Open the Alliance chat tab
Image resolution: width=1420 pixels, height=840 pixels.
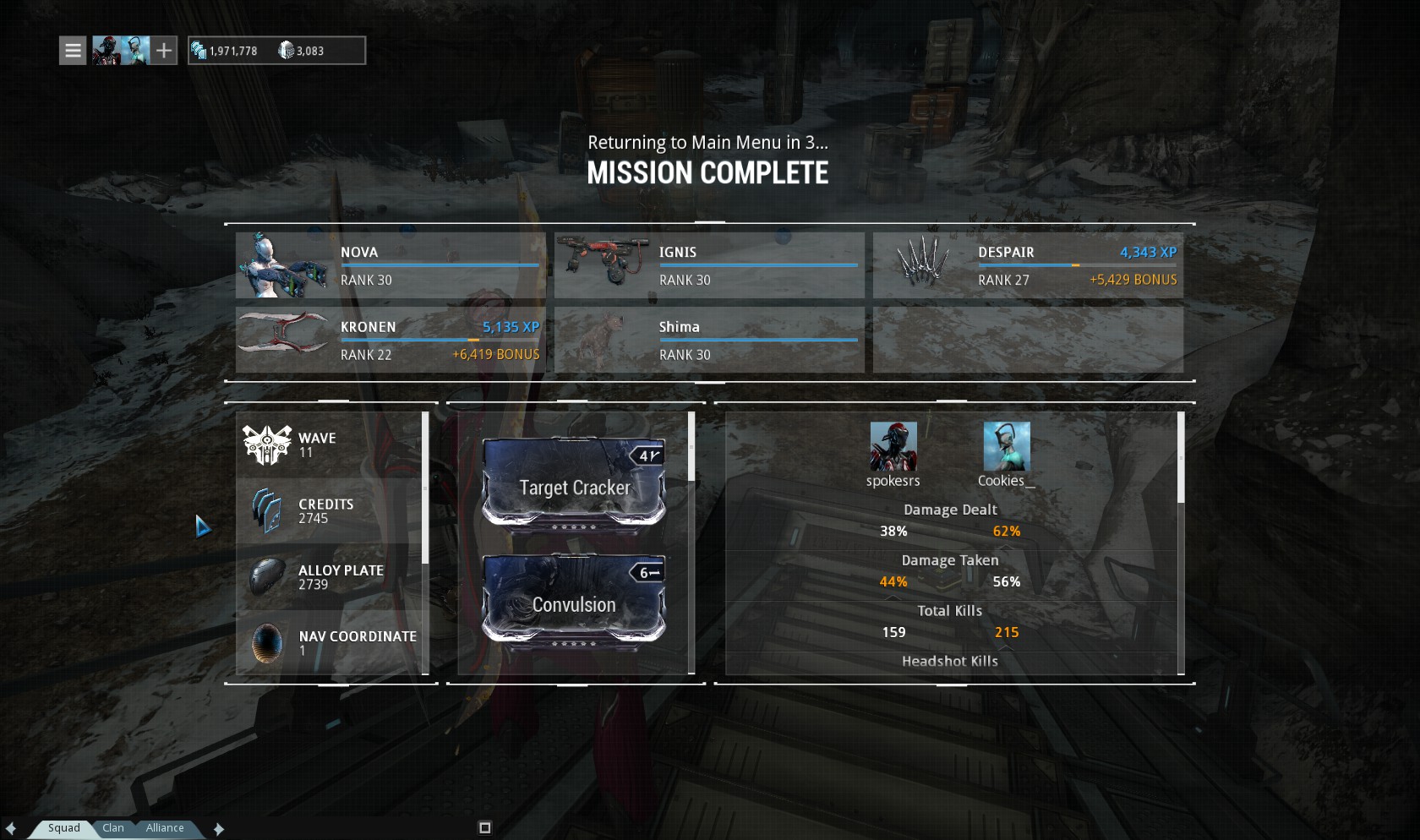coord(165,828)
